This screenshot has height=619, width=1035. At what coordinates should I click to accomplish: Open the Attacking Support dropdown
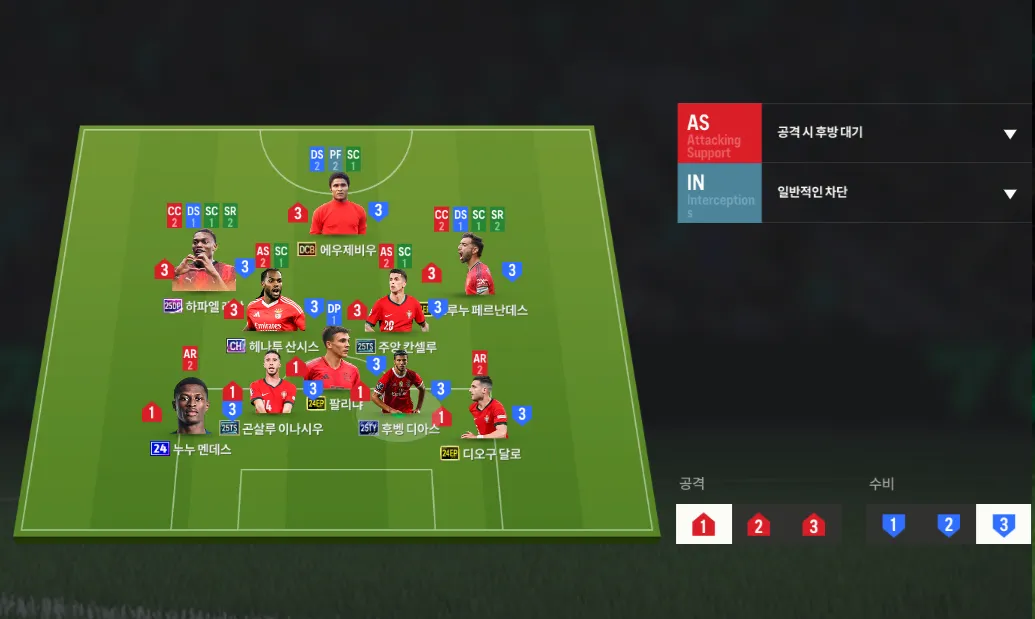tap(1009, 134)
